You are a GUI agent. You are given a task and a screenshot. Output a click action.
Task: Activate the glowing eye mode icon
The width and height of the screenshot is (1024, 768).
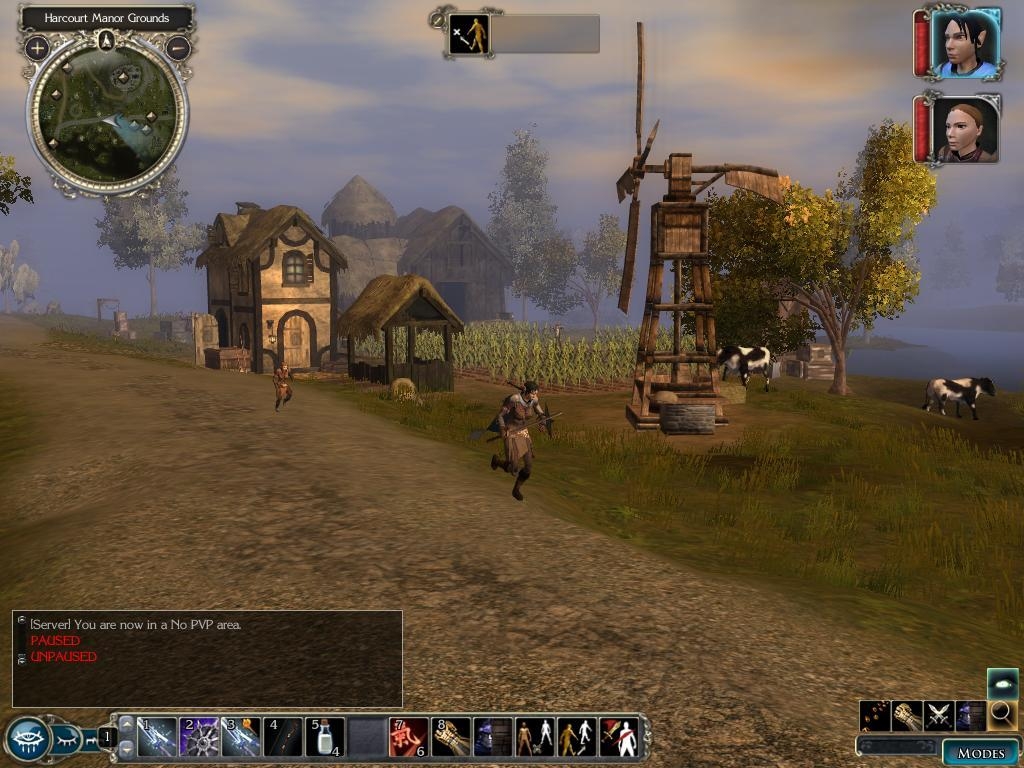(x=1002, y=684)
